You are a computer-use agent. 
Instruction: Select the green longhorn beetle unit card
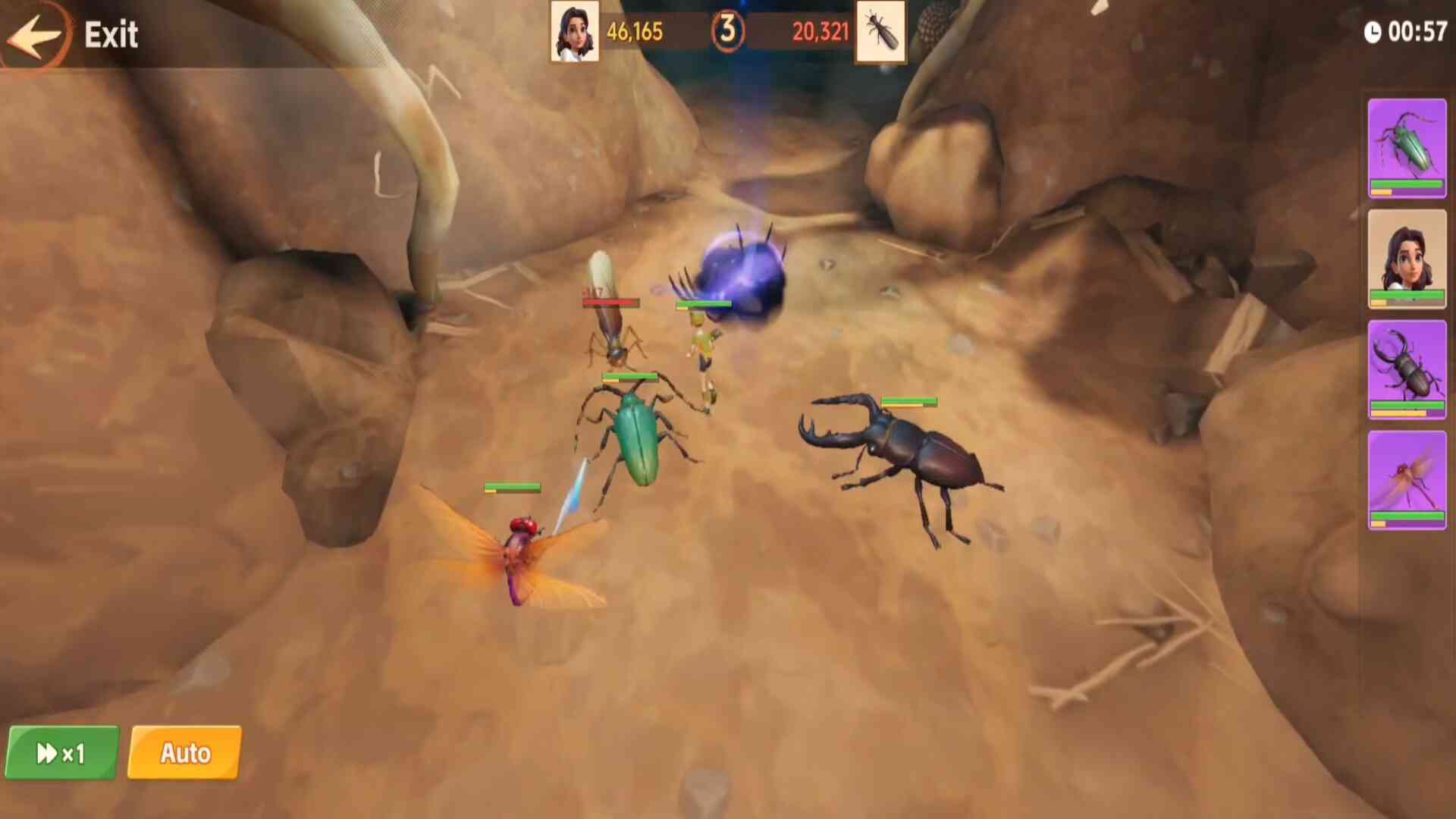click(x=1407, y=149)
